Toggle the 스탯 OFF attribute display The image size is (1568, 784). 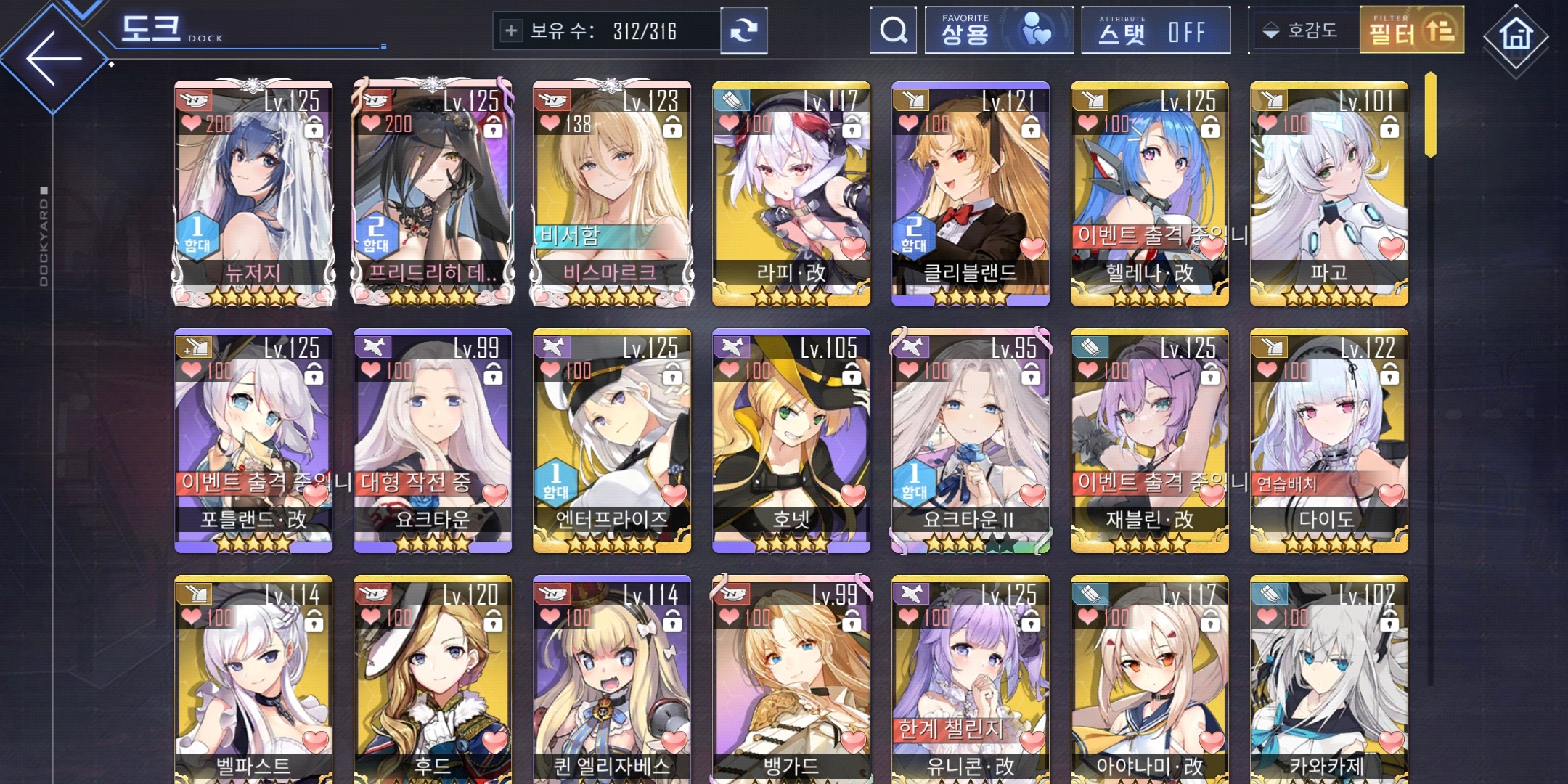tap(1156, 30)
